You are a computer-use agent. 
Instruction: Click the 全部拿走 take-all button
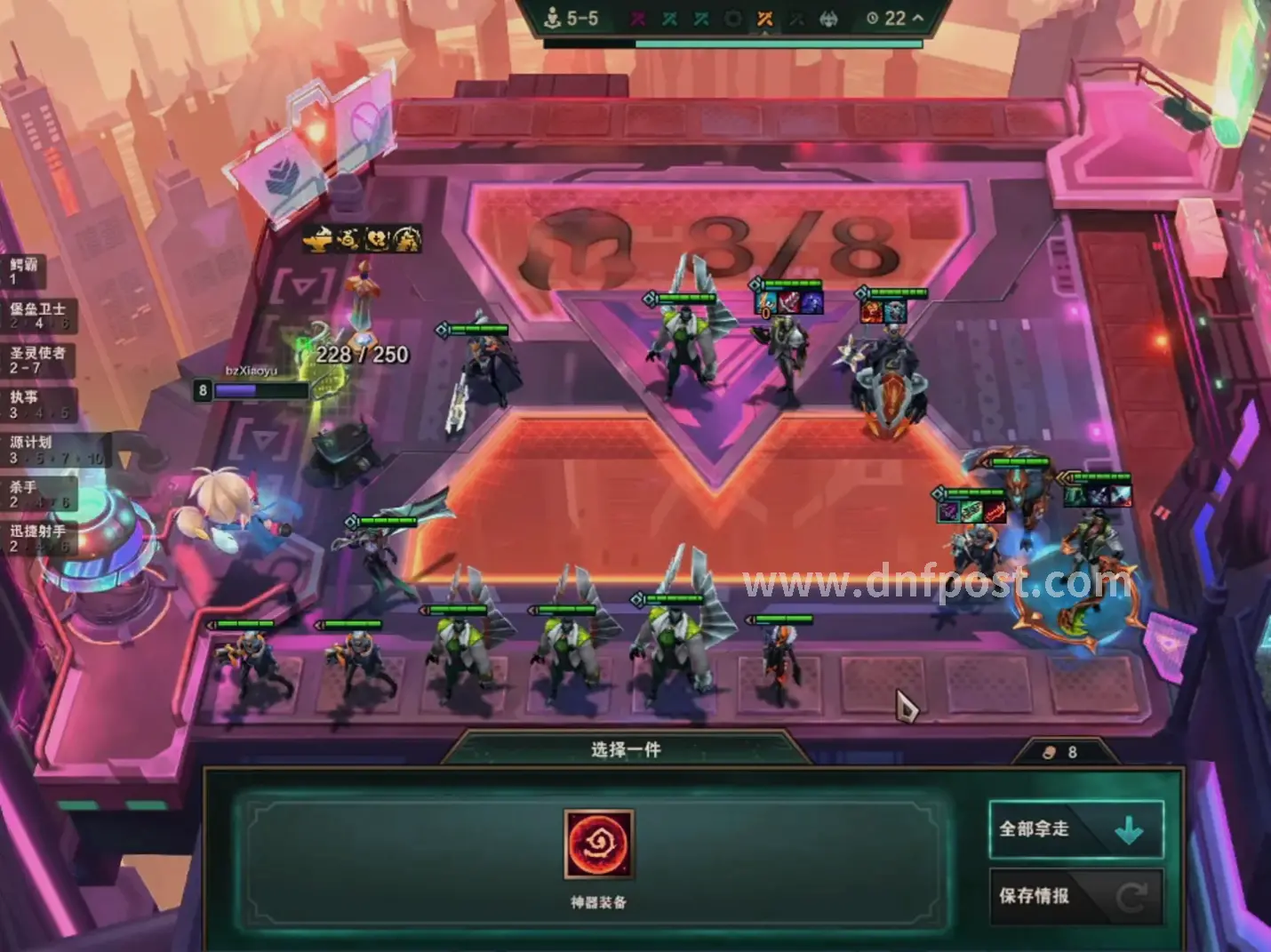tap(1075, 828)
